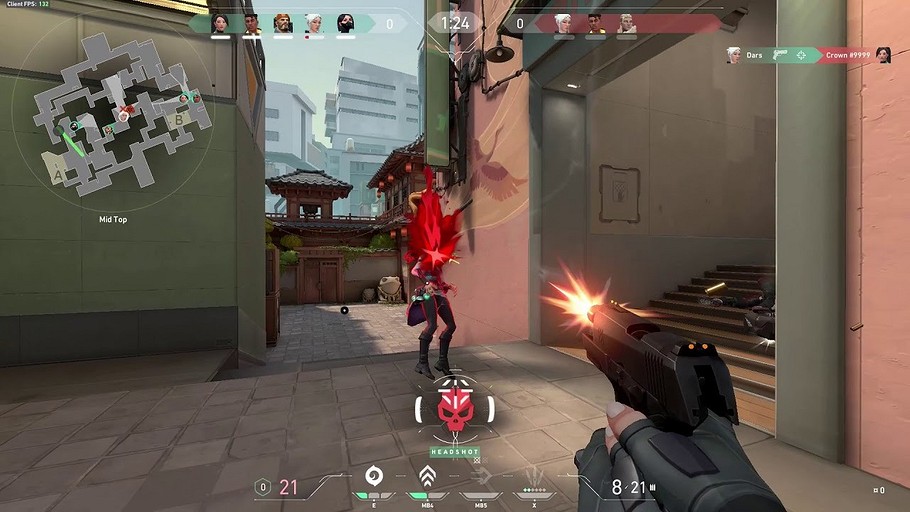Select the A site marker on minimap
This screenshot has width=910, height=512.
click(x=59, y=174)
